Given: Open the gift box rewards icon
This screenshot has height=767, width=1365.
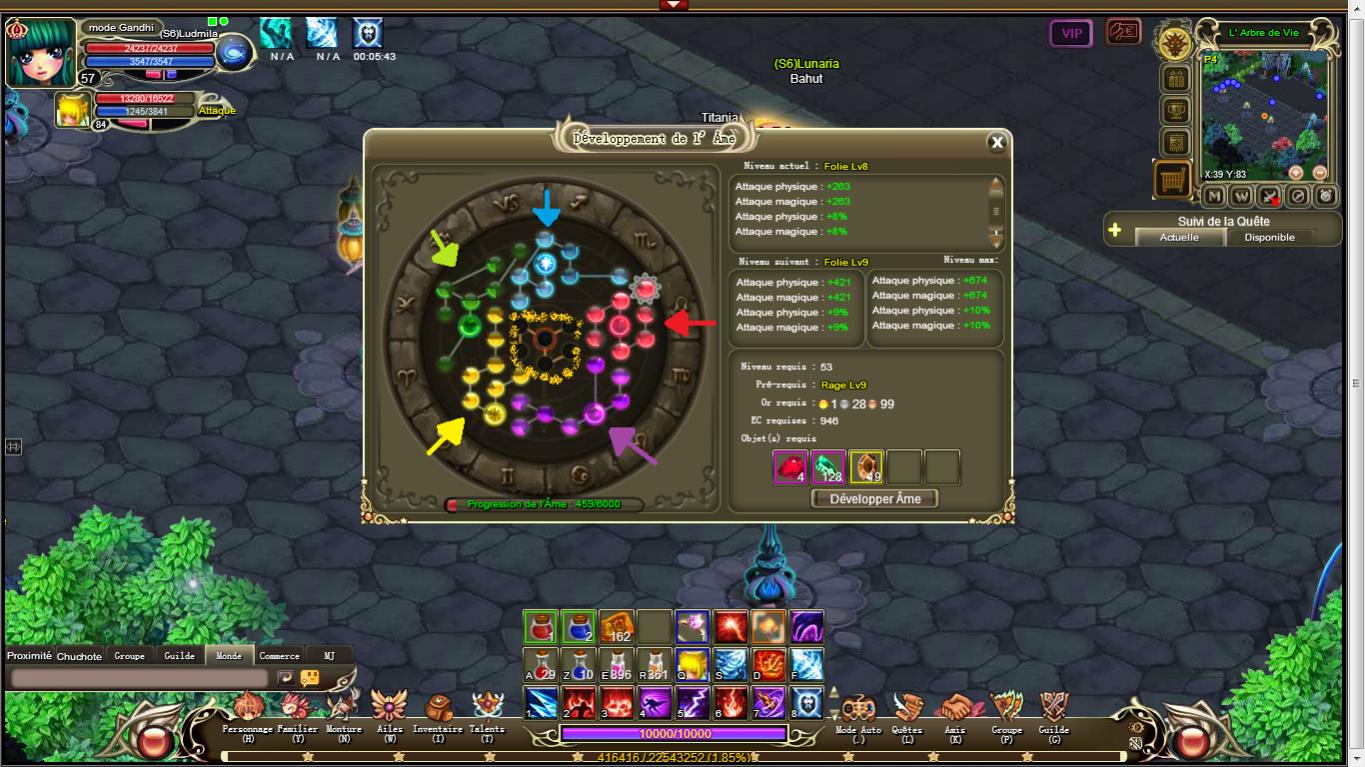Looking at the screenshot, I should 1175,78.
